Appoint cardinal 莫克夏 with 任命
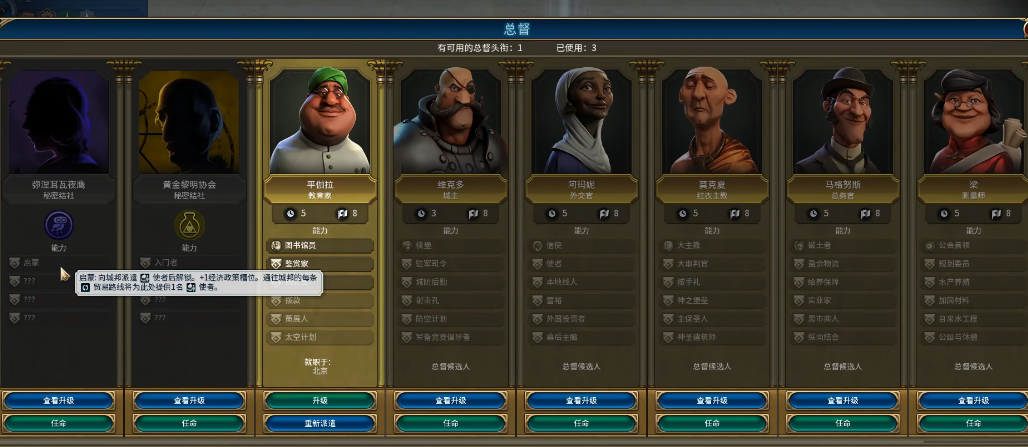This screenshot has width=1028, height=447. (713, 423)
